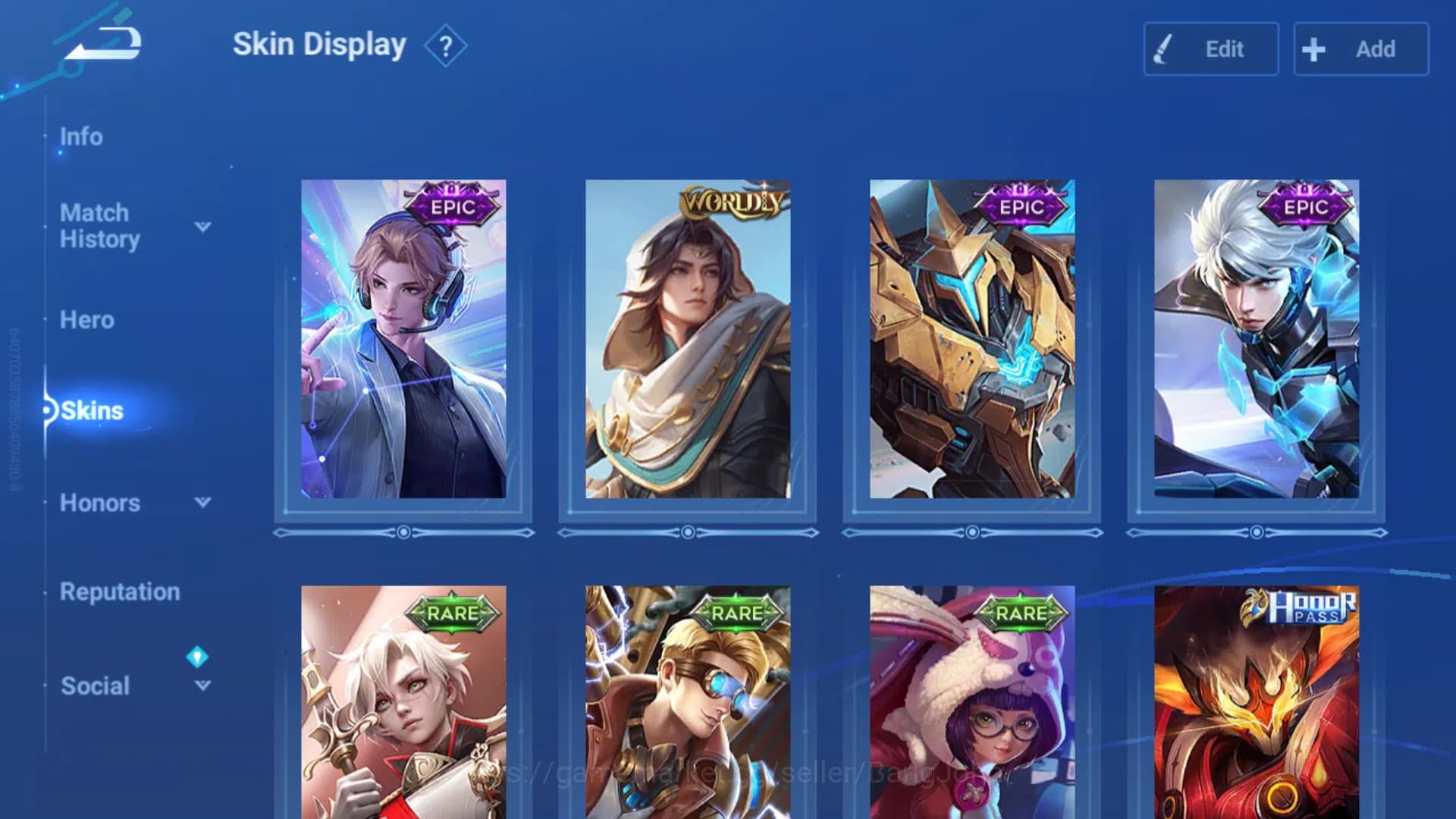Go to the Reputation tab
The width and height of the screenshot is (1456, 819).
point(120,591)
